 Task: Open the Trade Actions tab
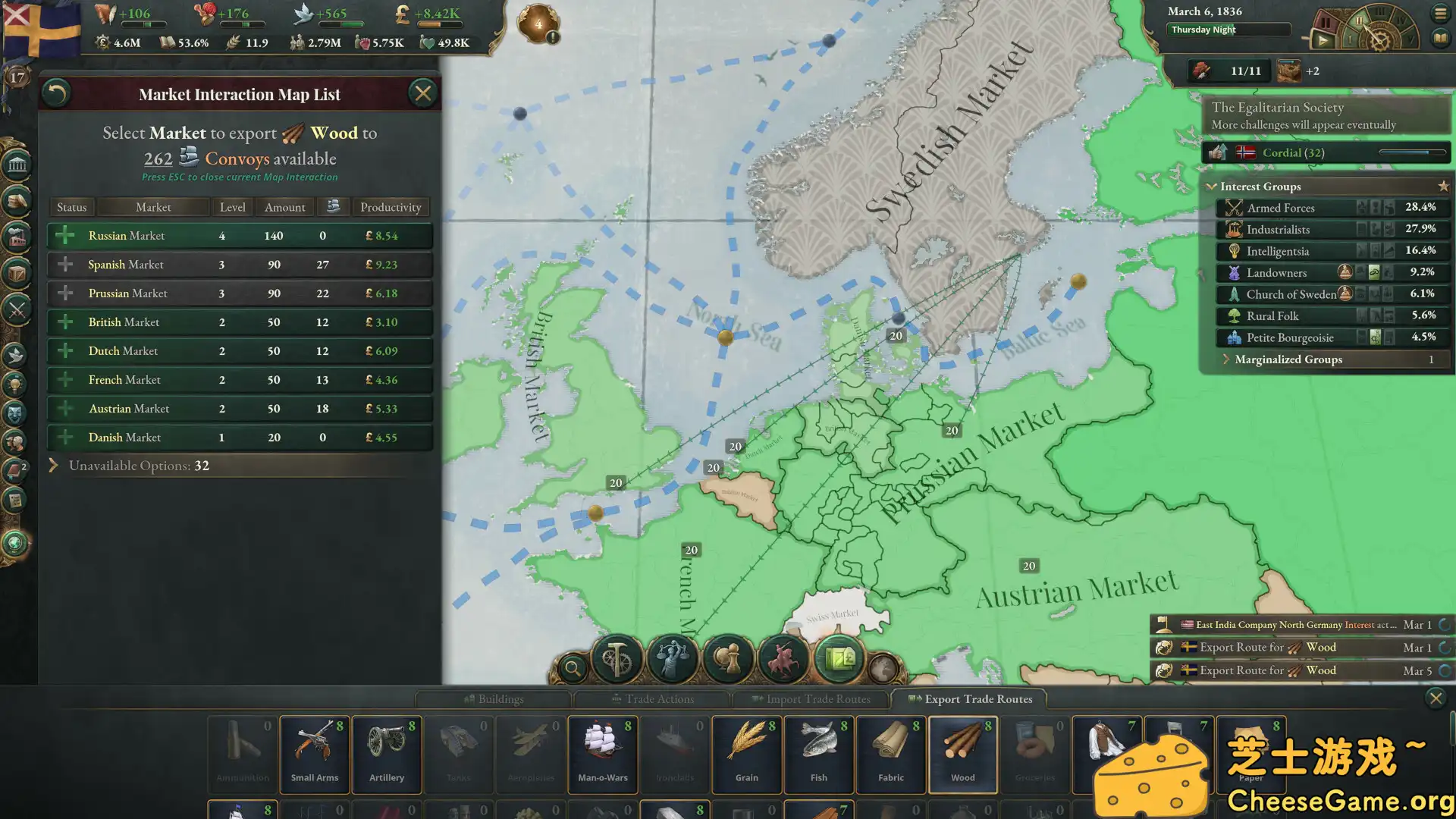click(x=652, y=699)
